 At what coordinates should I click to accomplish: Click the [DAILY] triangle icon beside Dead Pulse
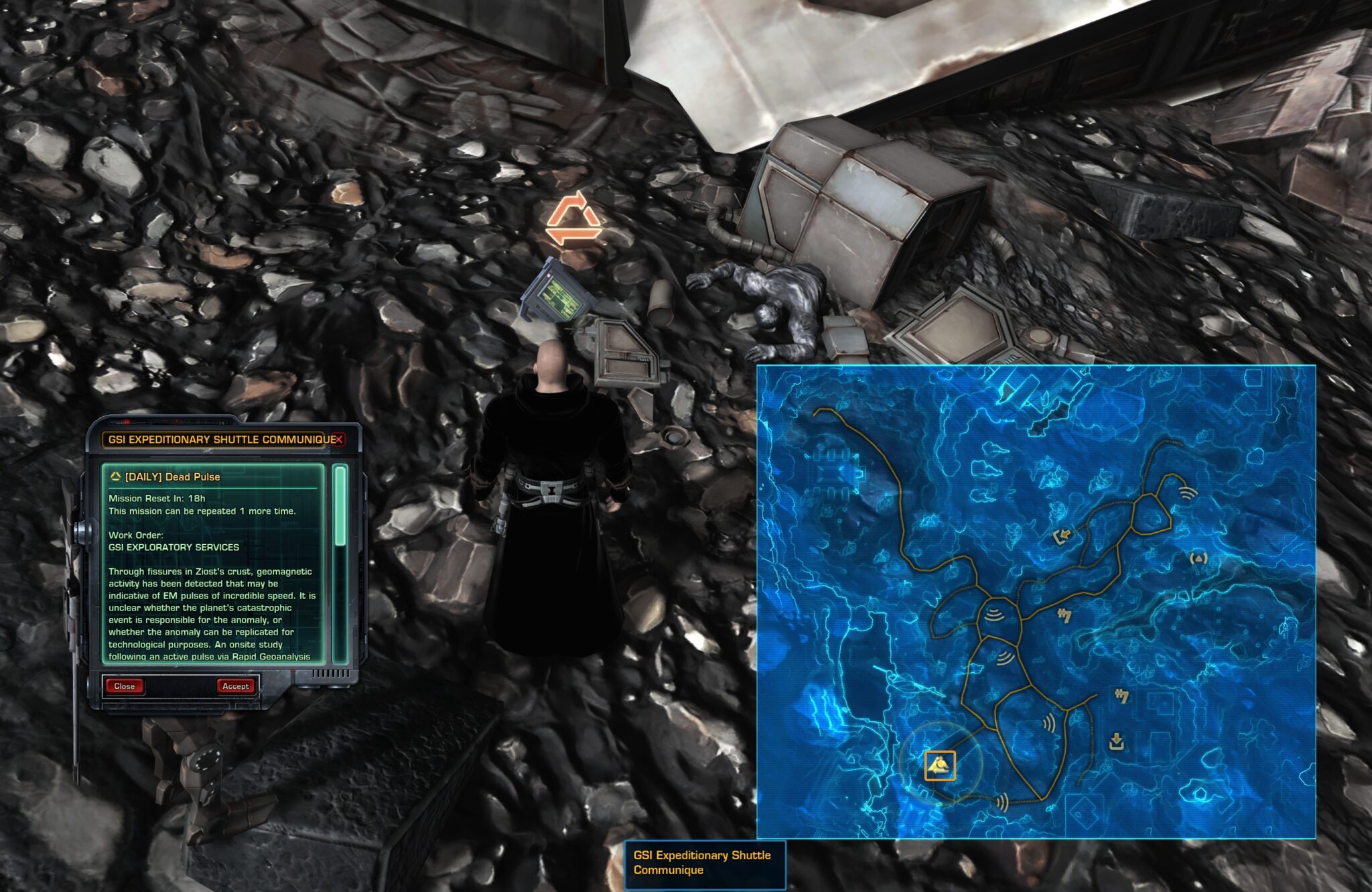116,476
